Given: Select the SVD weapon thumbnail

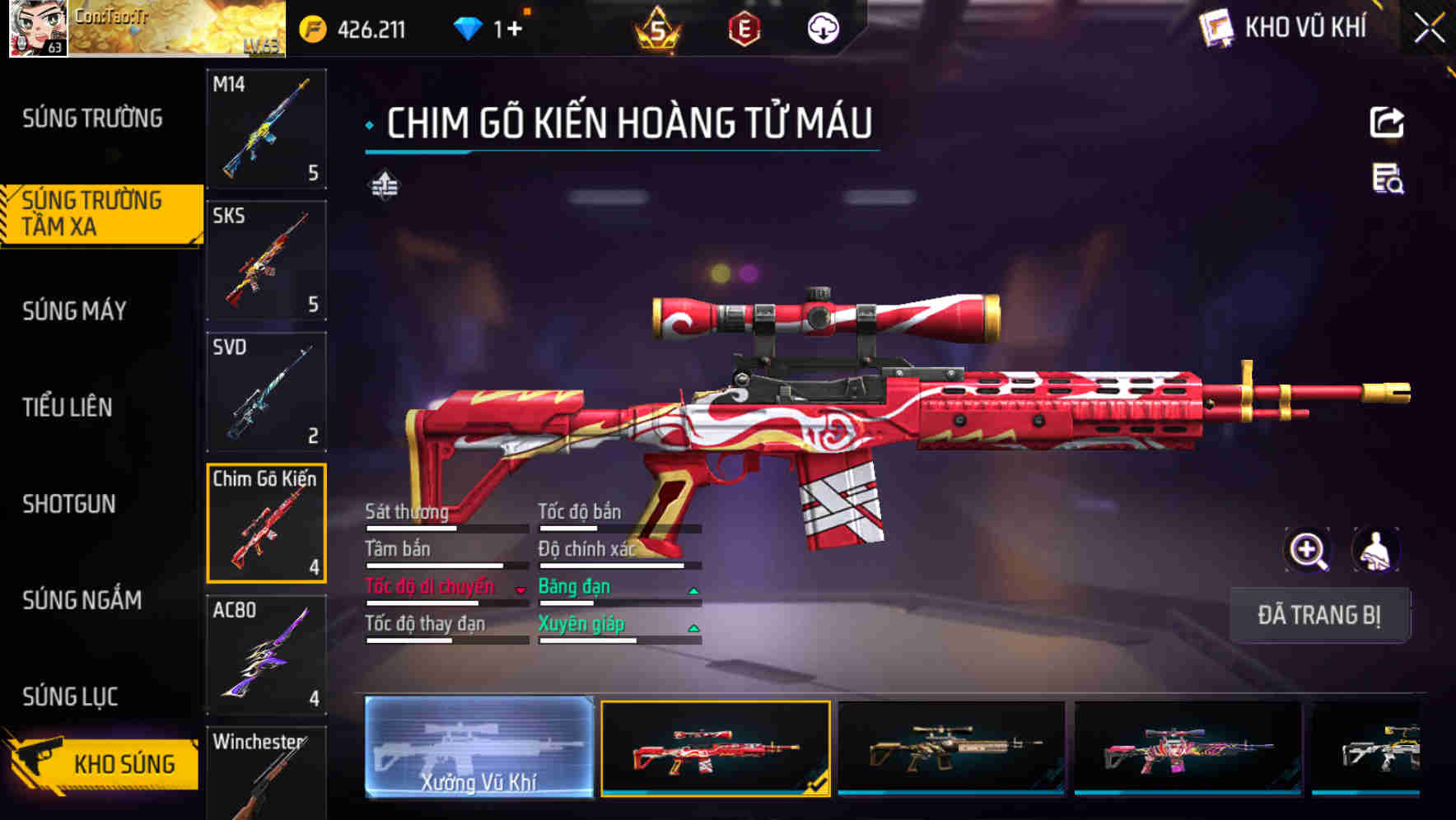Looking at the screenshot, I should pyautogui.click(x=265, y=393).
